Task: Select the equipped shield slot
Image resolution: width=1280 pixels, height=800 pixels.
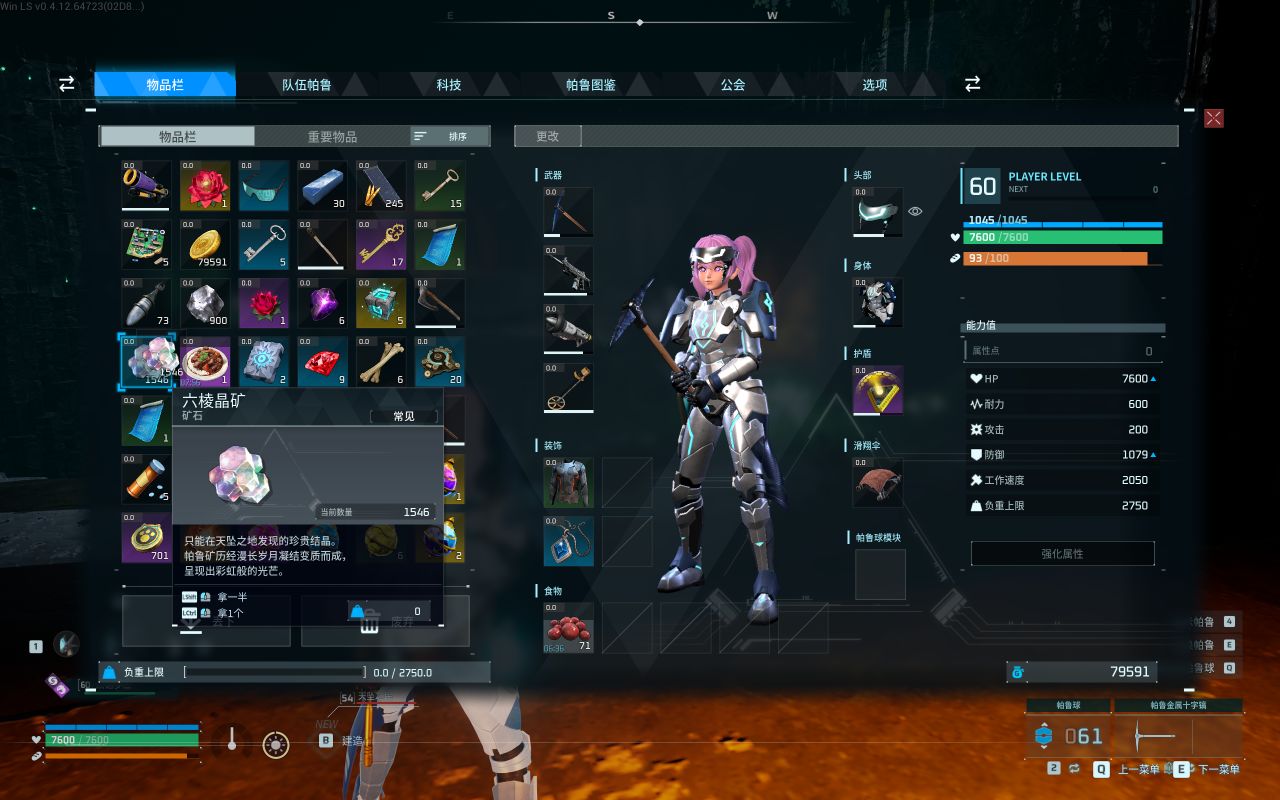Action: click(878, 390)
